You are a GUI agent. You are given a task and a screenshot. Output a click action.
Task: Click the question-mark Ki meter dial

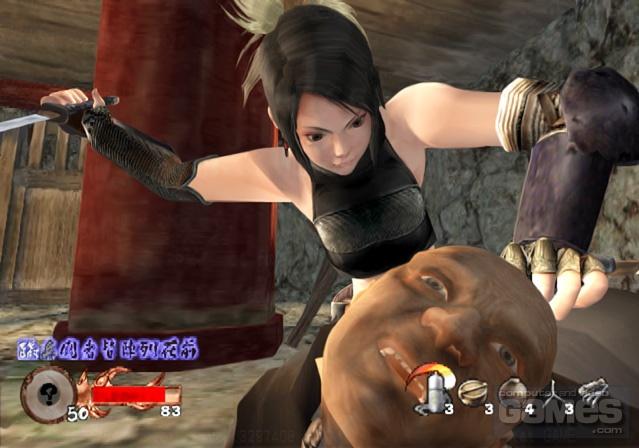(x=44, y=390)
